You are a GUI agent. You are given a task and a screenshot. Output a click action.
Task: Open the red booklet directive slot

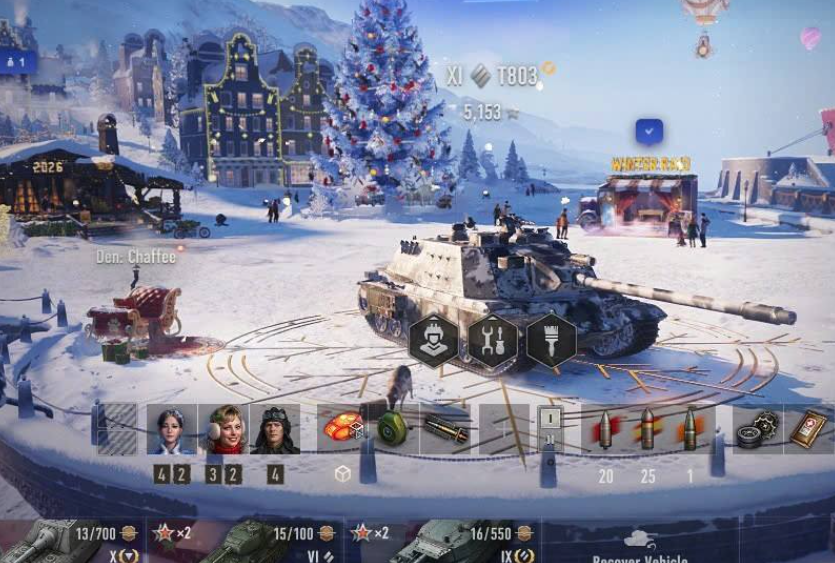tap(808, 429)
